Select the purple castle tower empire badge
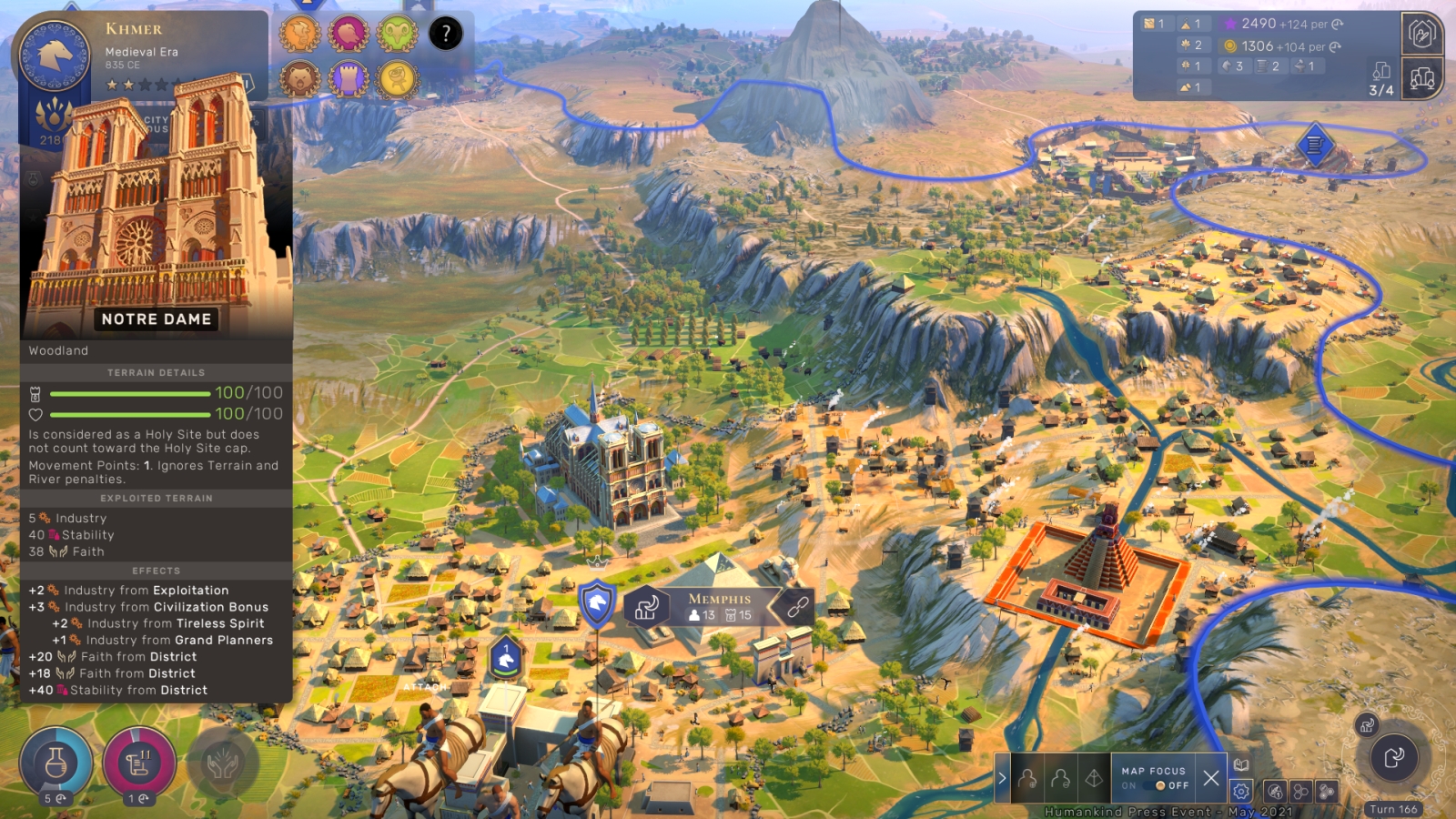This screenshot has width=1456, height=819. point(349,79)
